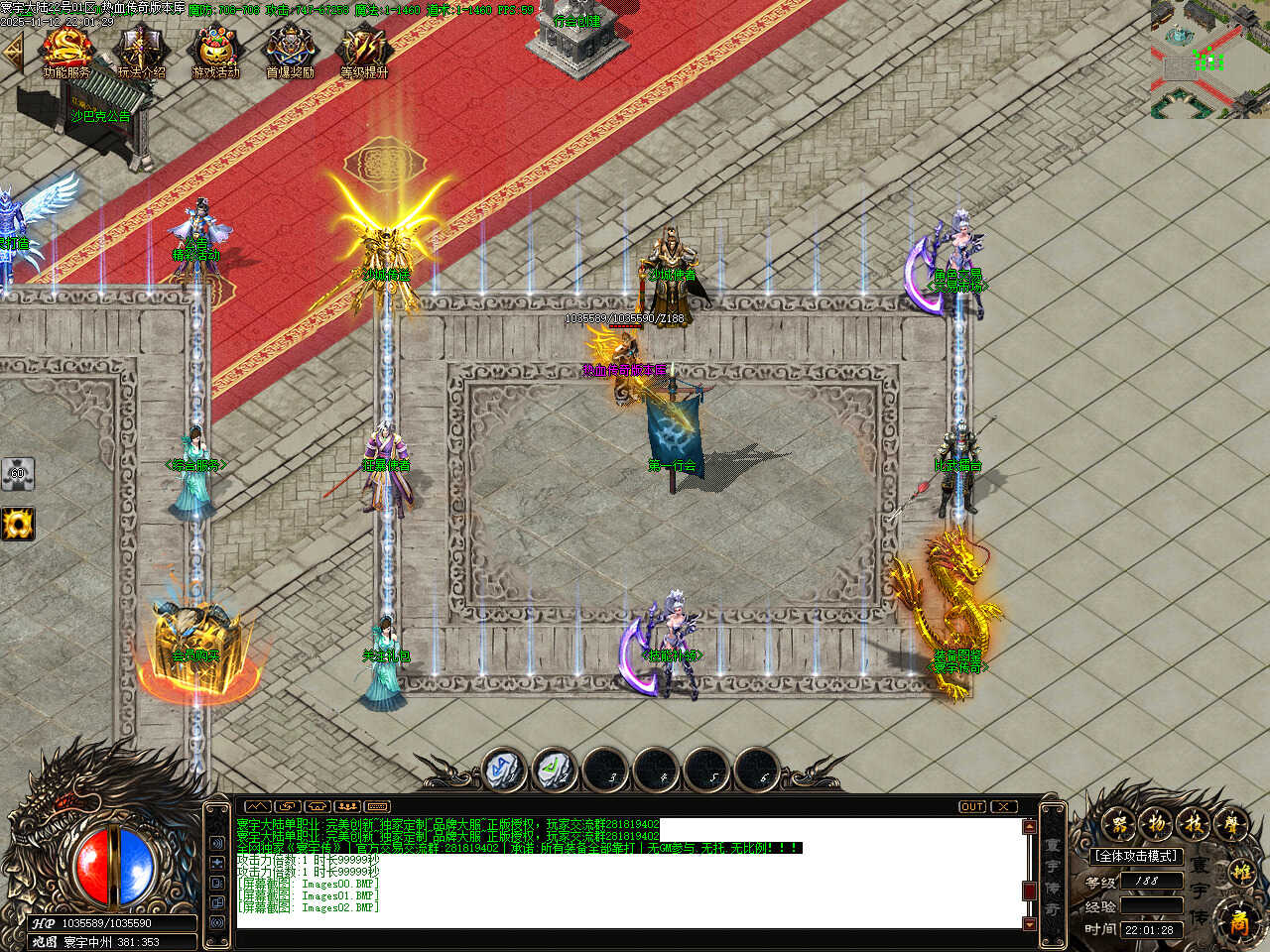Open the 商 shop button
1270x952 pixels.
pos(1239,922)
